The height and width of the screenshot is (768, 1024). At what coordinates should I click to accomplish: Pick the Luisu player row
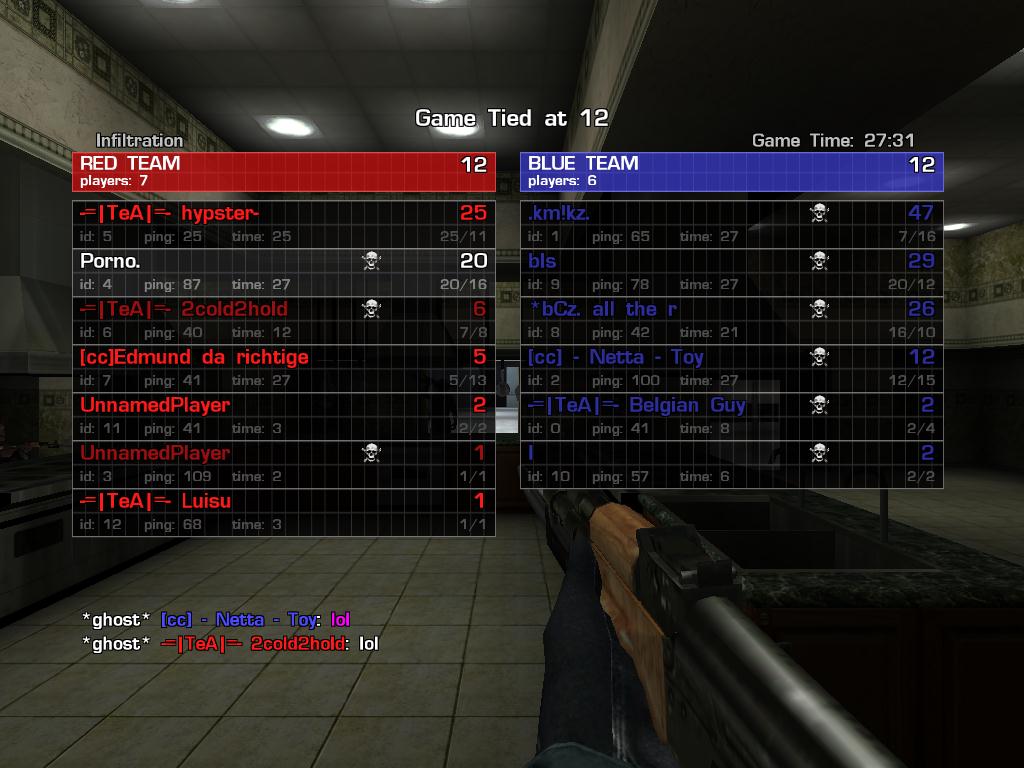pos(283,512)
